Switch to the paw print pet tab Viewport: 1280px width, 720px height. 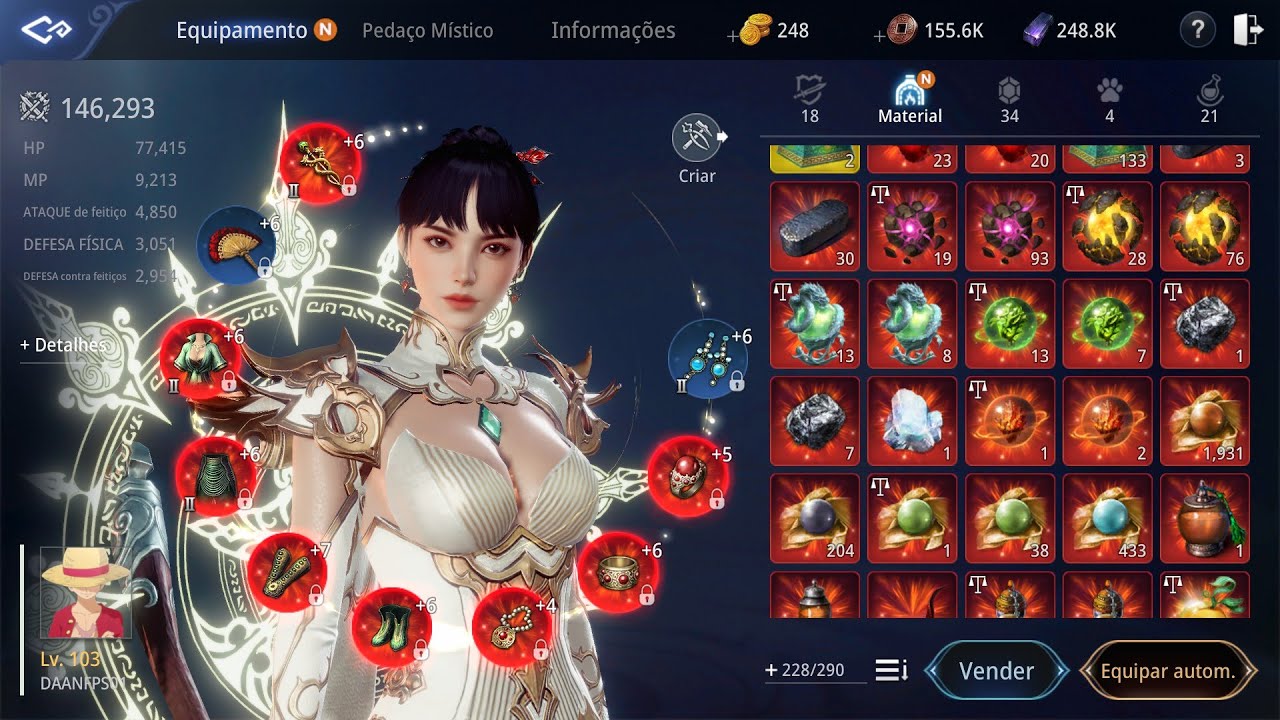(1109, 102)
